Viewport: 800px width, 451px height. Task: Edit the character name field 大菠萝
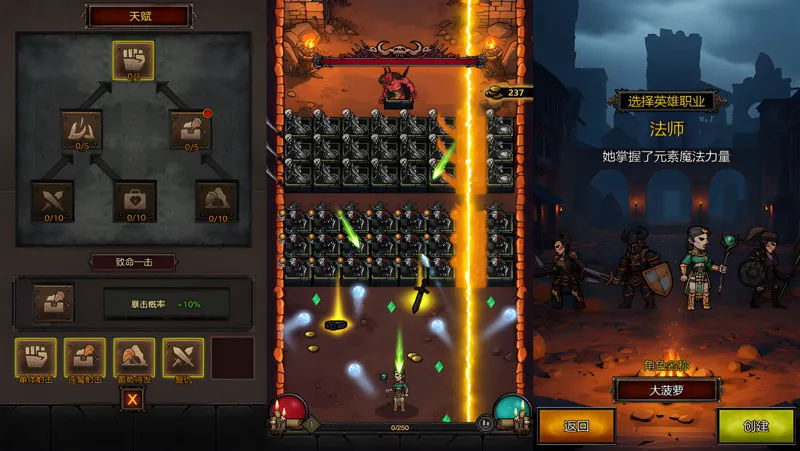[667, 390]
